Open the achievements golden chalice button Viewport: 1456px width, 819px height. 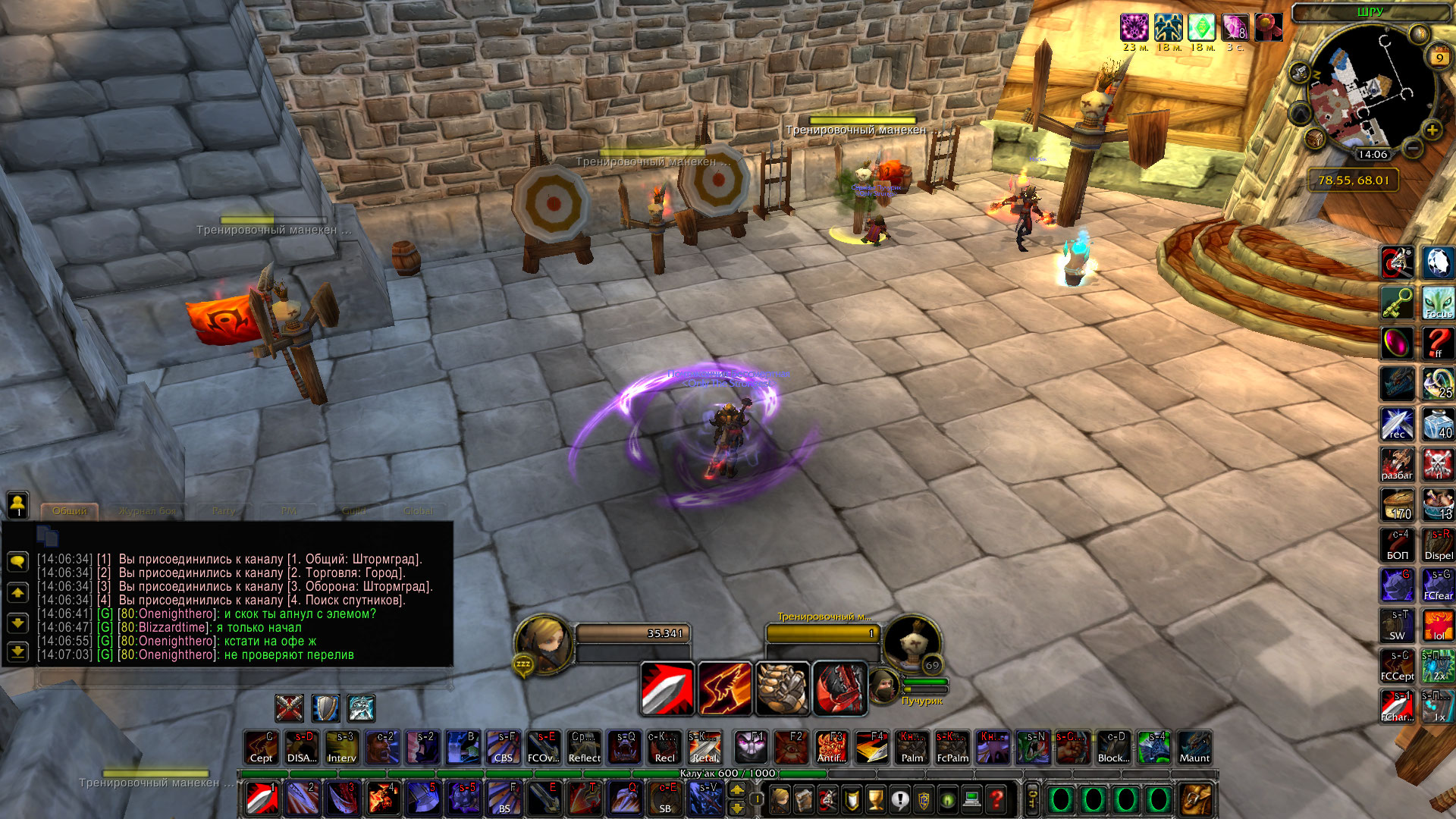(x=875, y=799)
